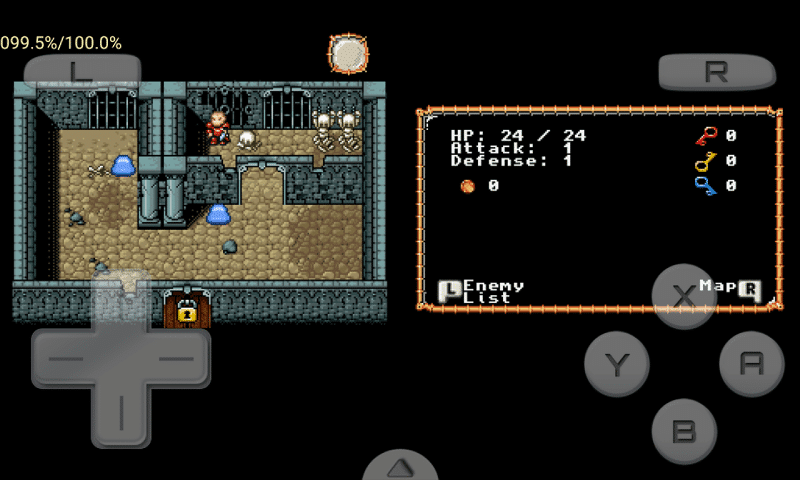
Task: Tap the on-screen A button
Action: (x=751, y=364)
